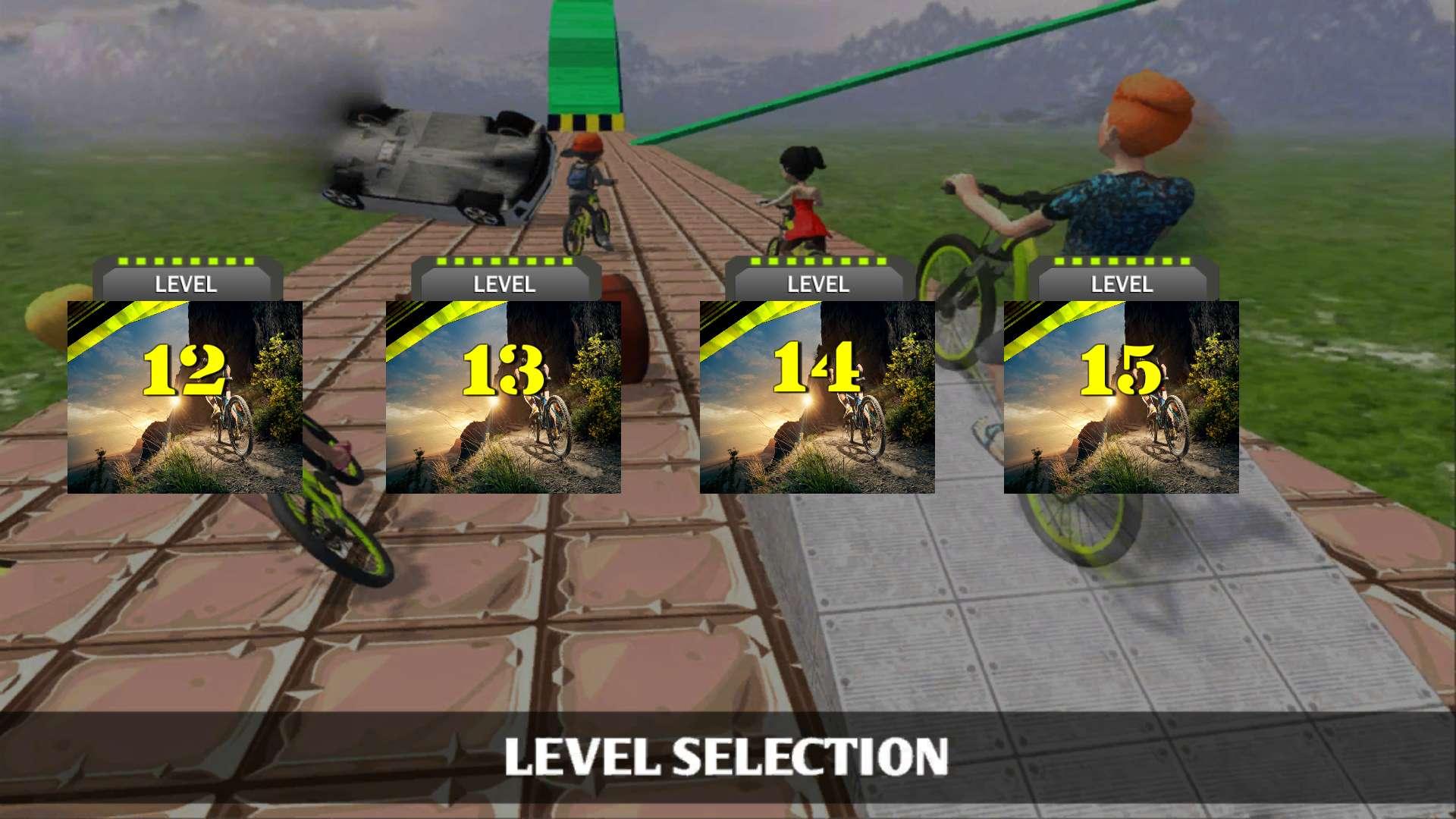Click the green progress dots on Level 12
Screen dimensions: 1456x819
click(186, 260)
